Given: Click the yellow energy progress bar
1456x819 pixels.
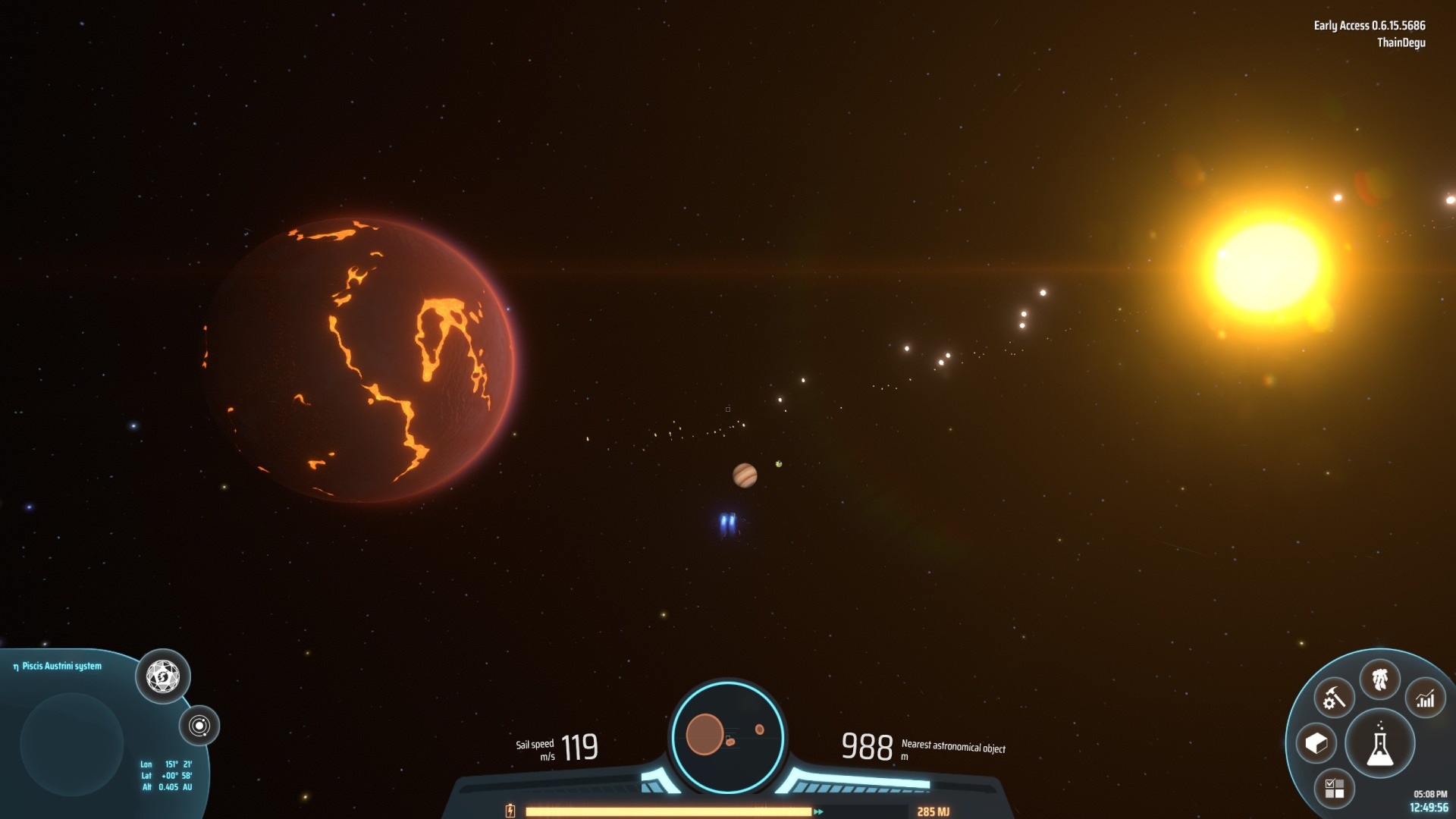Looking at the screenshot, I should coord(667,811).
